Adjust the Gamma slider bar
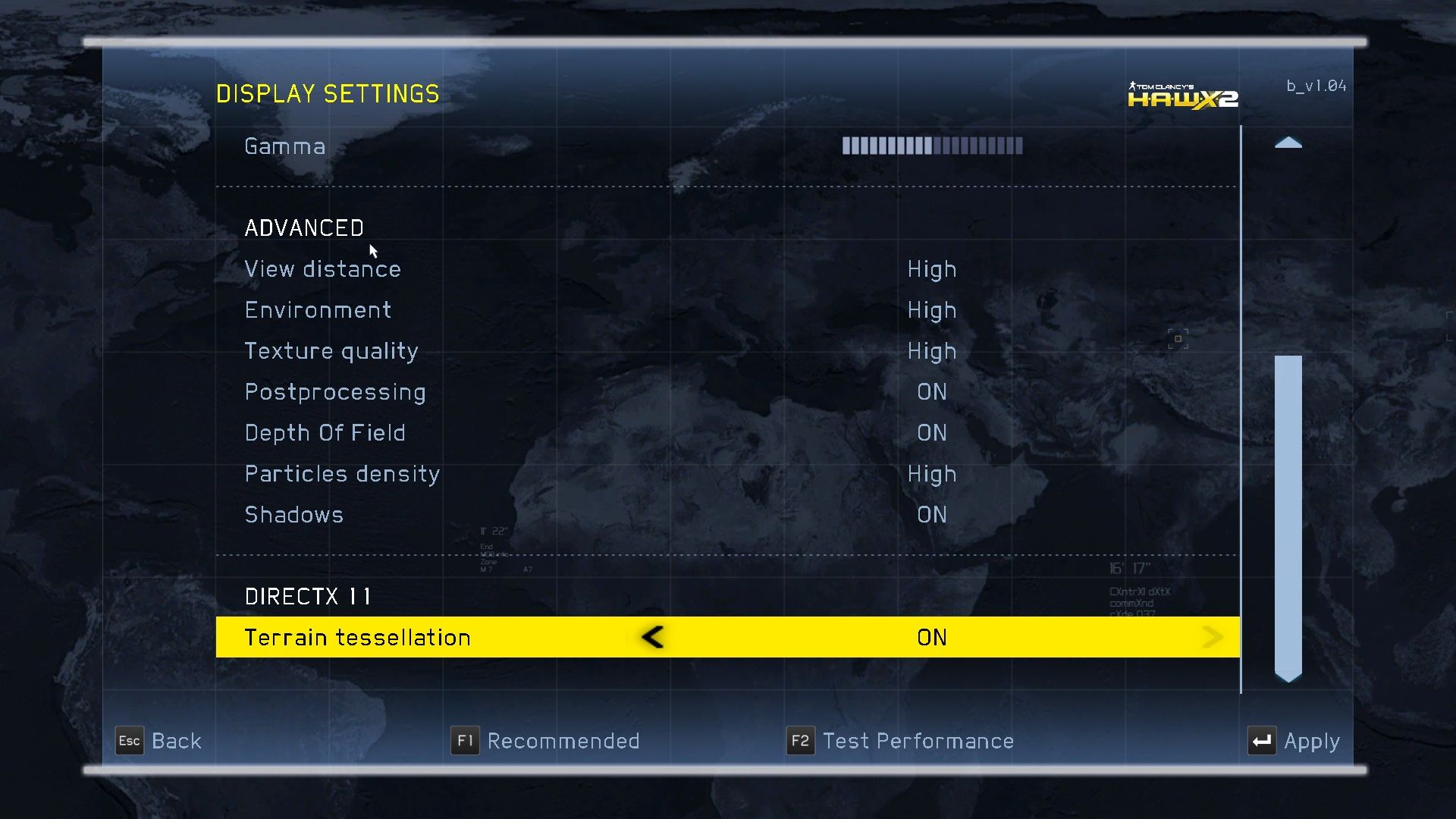Viewport: 1456px width, 819px height. click(932, 146)
